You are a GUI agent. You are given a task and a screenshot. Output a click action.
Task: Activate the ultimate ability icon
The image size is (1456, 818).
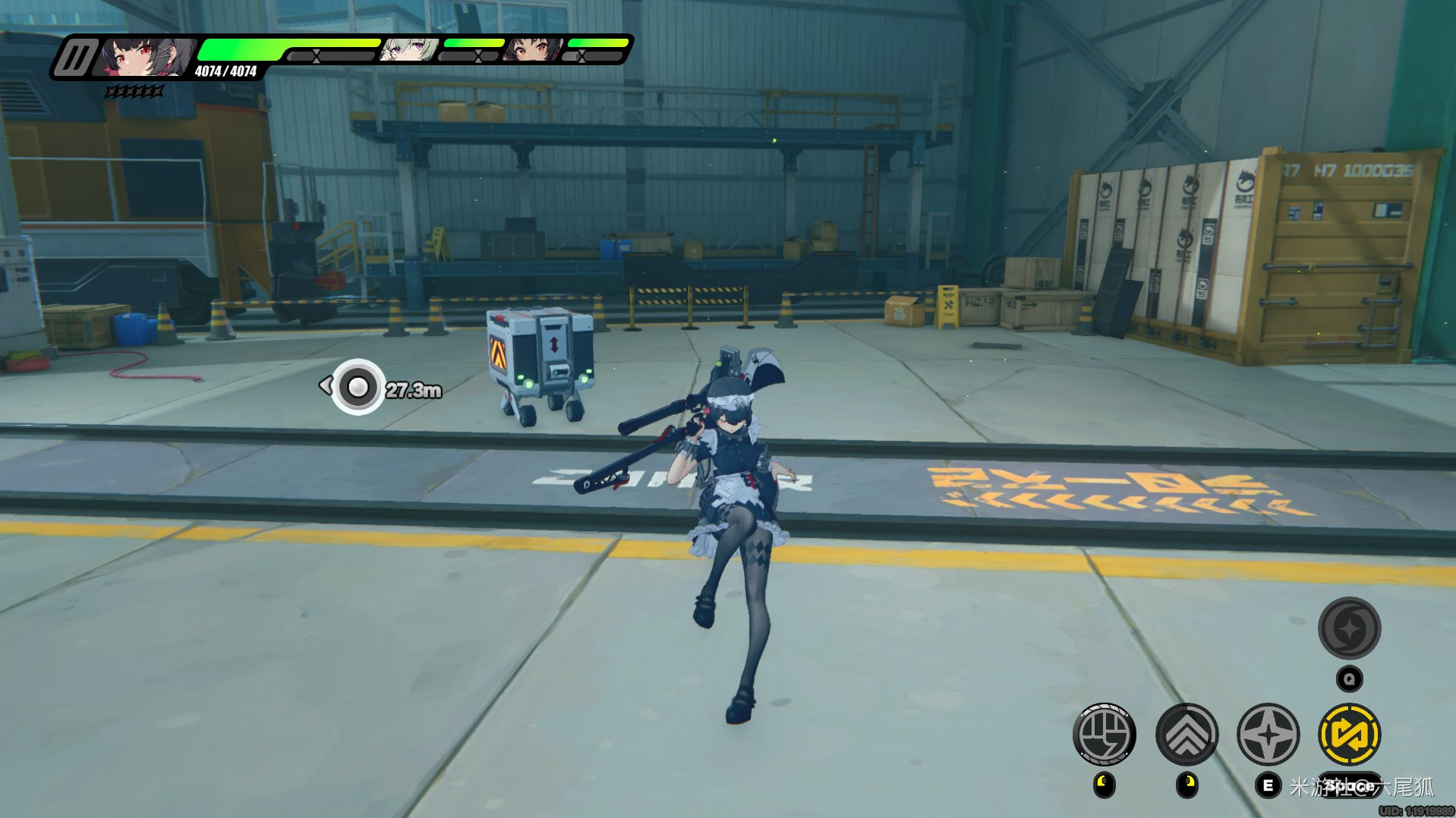pos(1349,628)
